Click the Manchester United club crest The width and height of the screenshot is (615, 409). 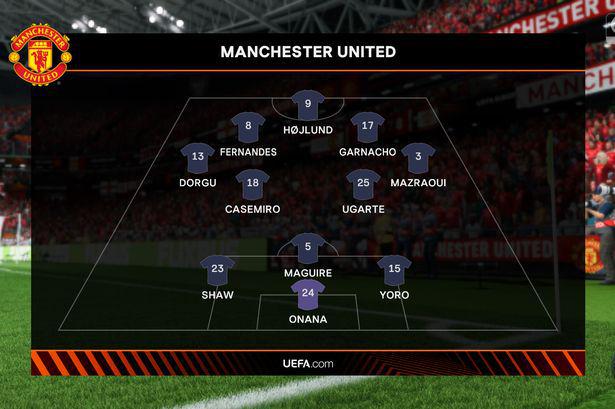click(40, 55)
